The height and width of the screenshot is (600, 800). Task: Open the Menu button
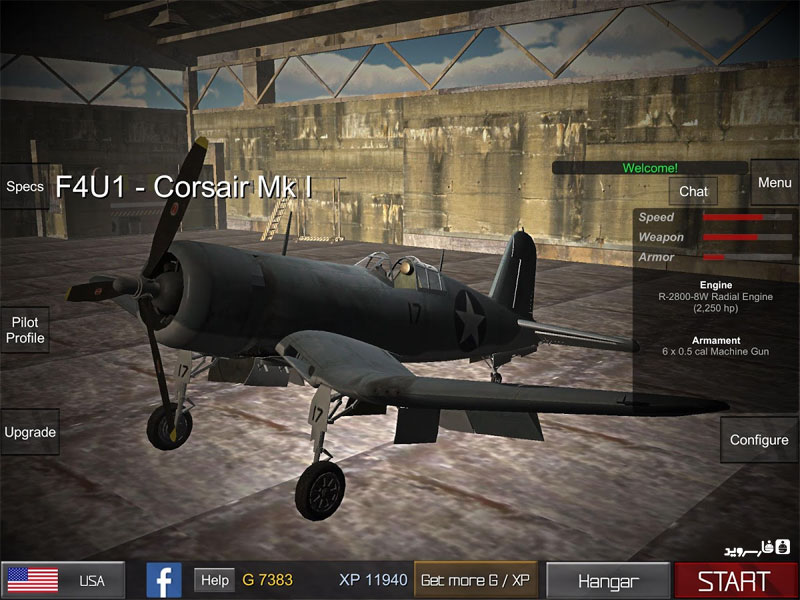[774, 183]
